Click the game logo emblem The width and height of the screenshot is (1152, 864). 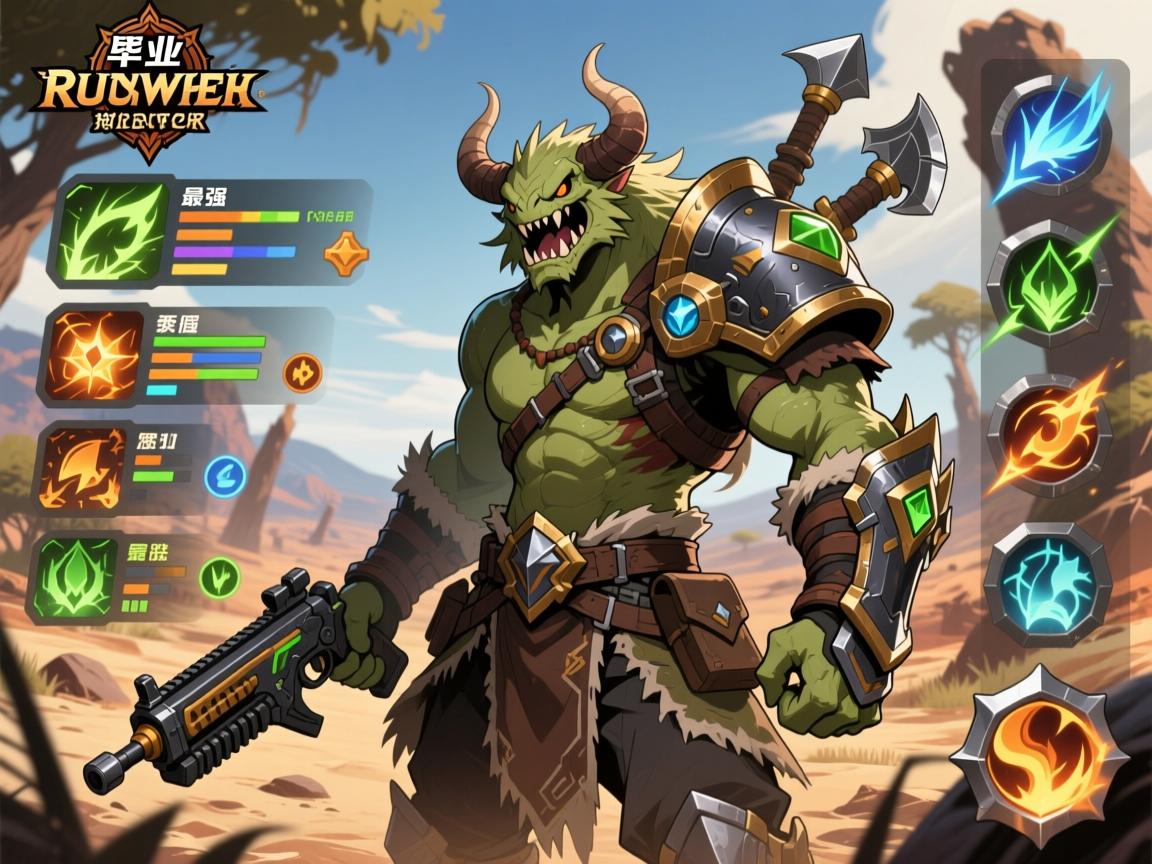click(x=149, y=85)
